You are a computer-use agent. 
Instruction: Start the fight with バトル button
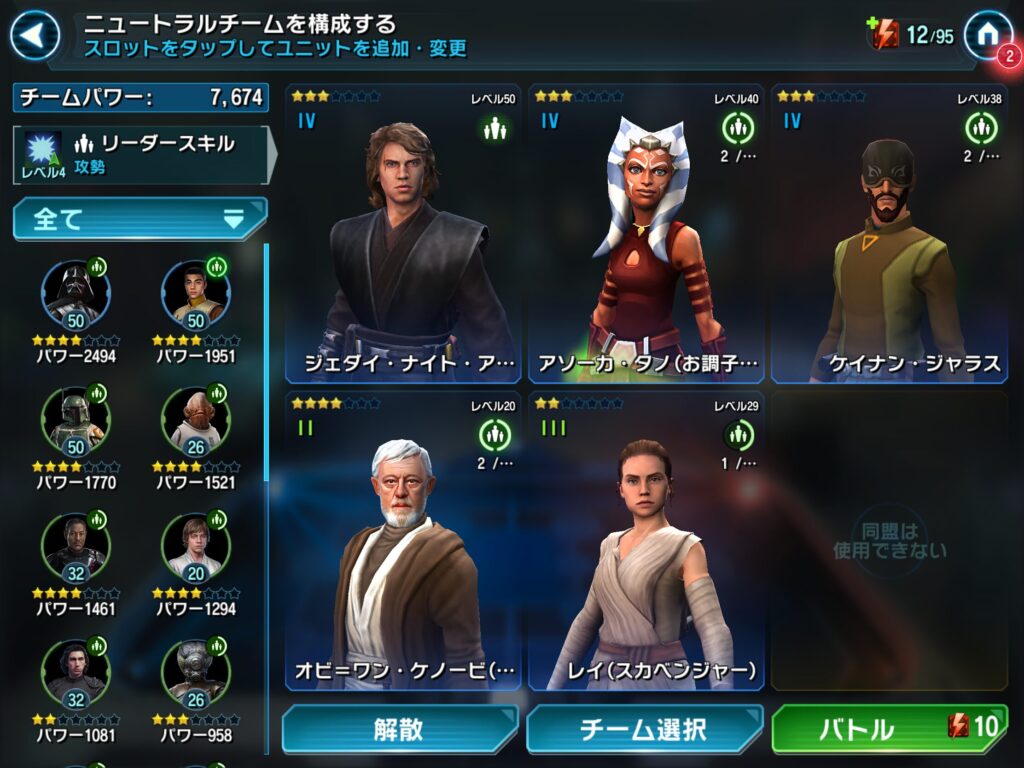click(889, 729)
